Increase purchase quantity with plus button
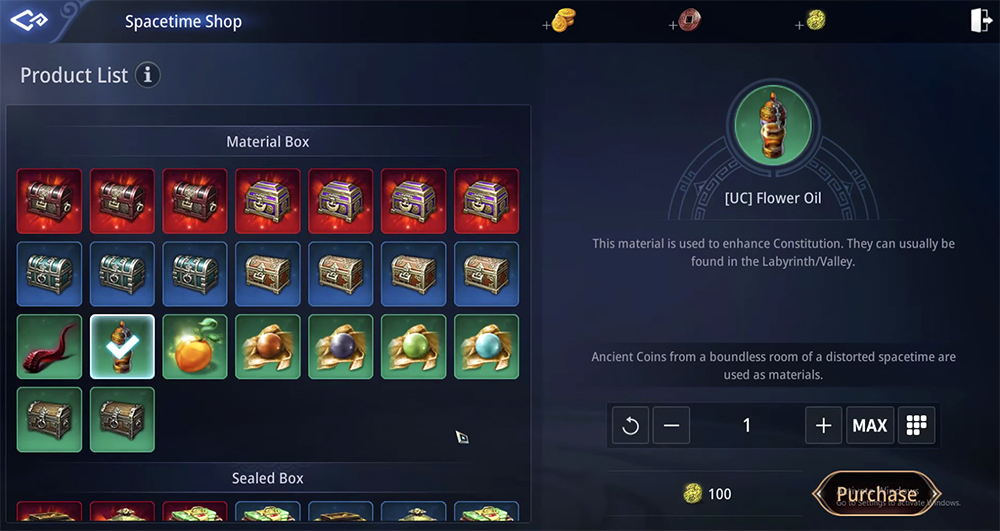Image resolution: width=1000 pixels, height=531 pixels. tap(823, 425)
